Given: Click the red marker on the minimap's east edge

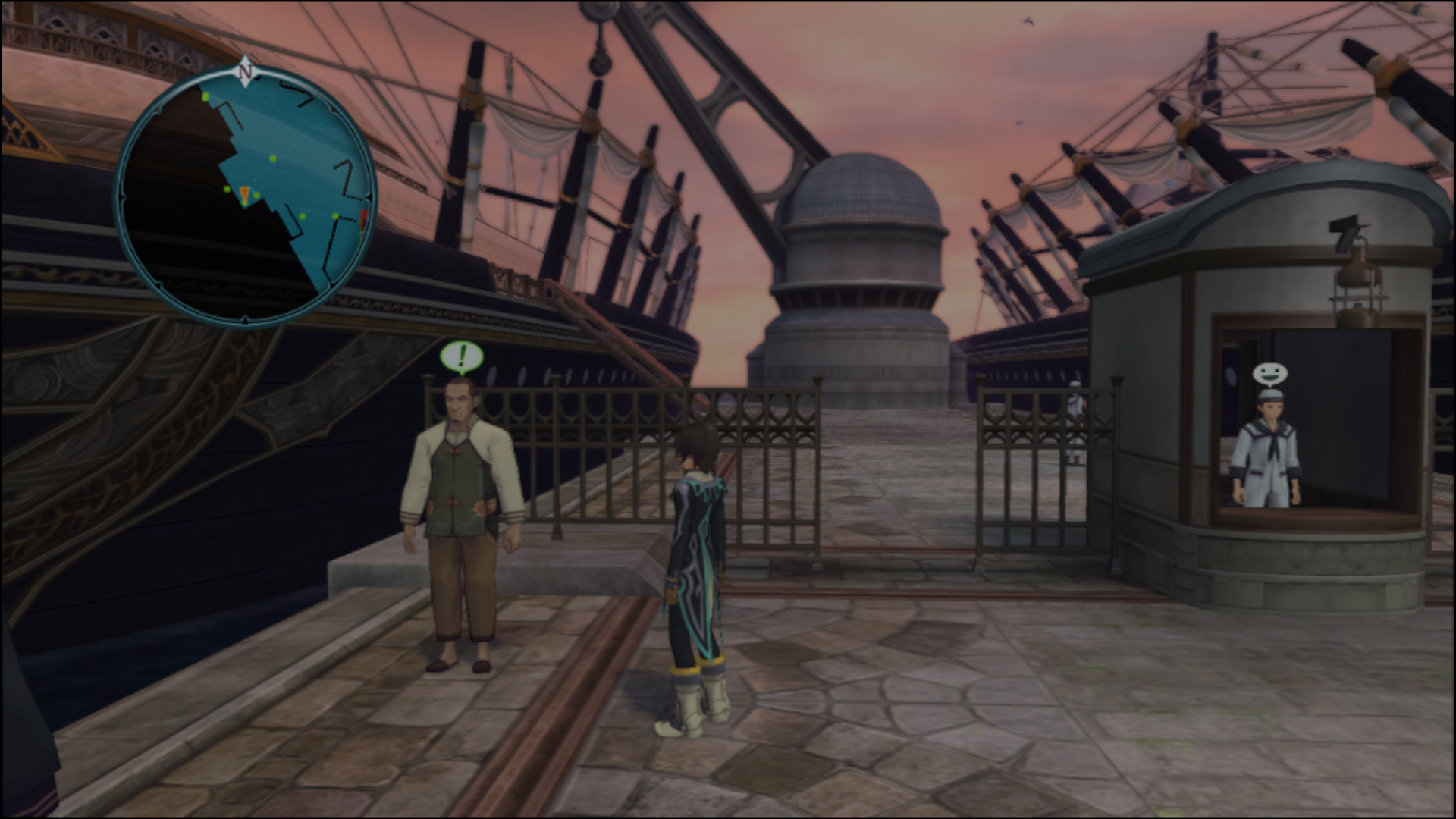Looking at the screenshot, I should [364, 221].
